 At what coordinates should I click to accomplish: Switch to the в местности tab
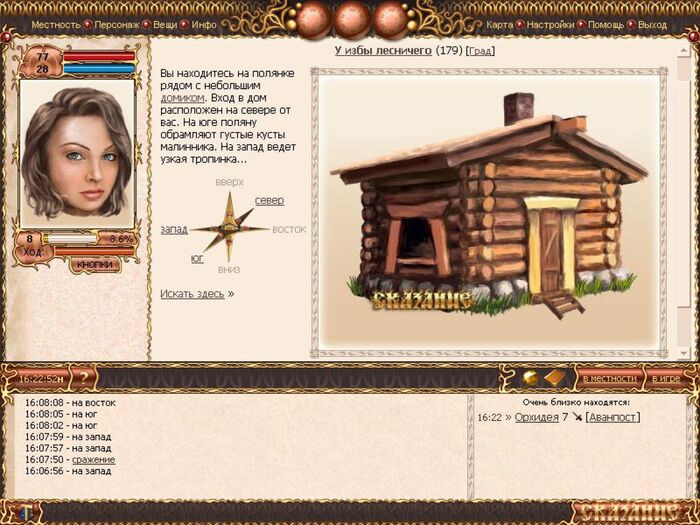[609, 379]
